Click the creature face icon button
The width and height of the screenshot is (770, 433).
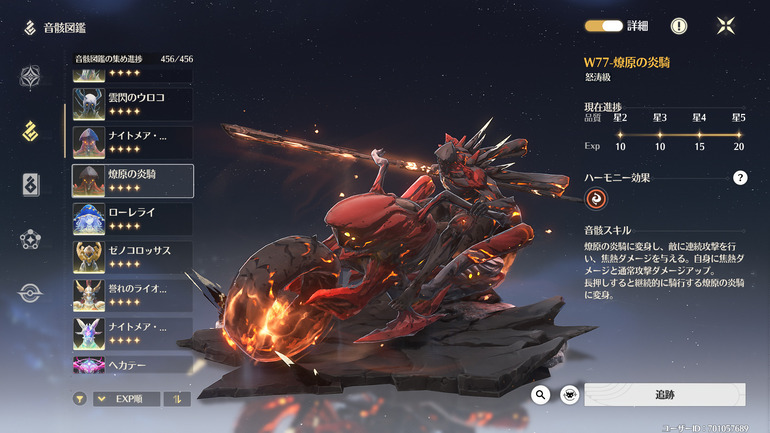pyautogui.click(x=569, y=395)
